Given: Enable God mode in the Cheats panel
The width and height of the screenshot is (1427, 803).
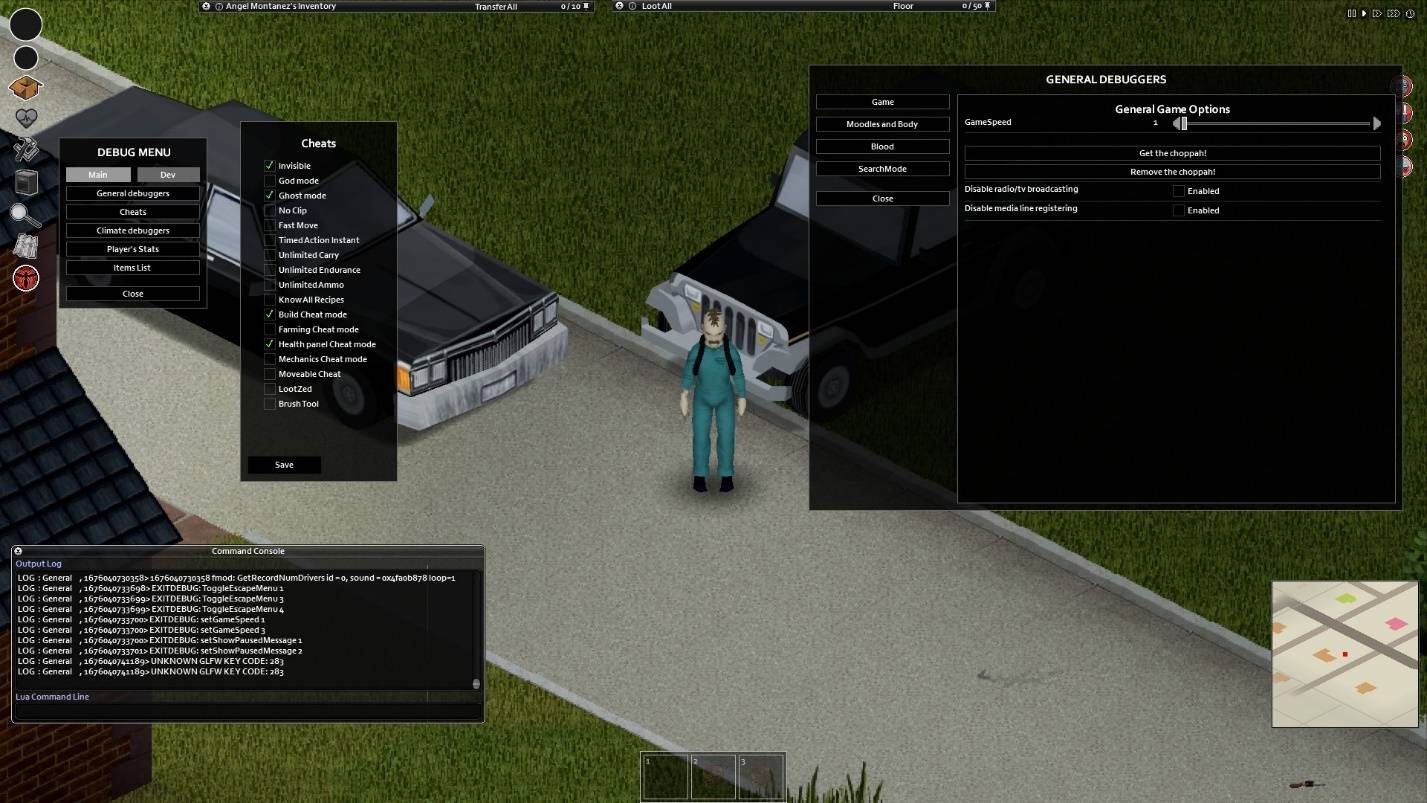Looking at the screenshot, I should pos(269,180).
